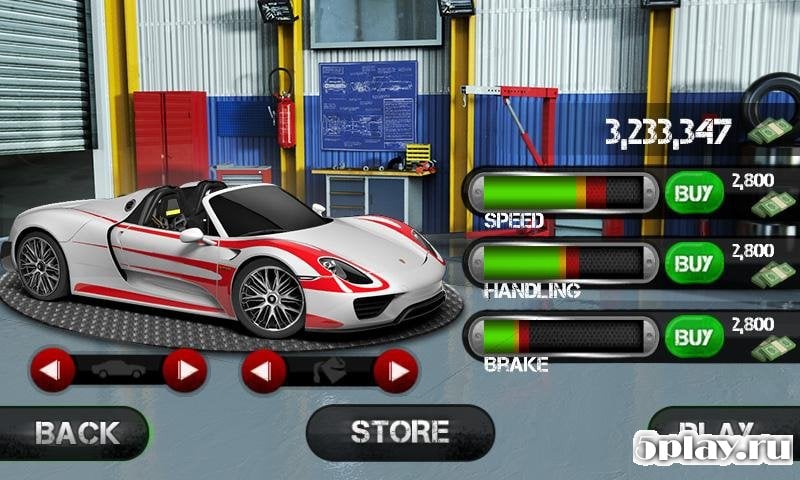800x480 pixels.
Task: Switch to the previous paint option
Action: click(x=263, y=371)
